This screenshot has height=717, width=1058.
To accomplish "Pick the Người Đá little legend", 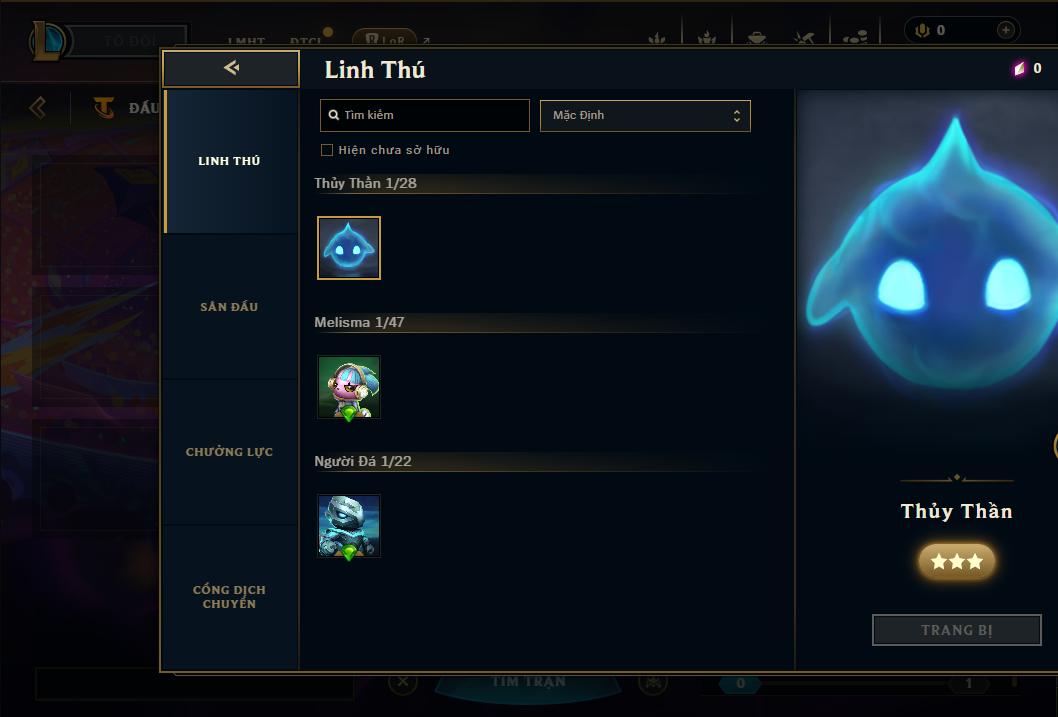I will pyautogui.click(x=349, y=526).
